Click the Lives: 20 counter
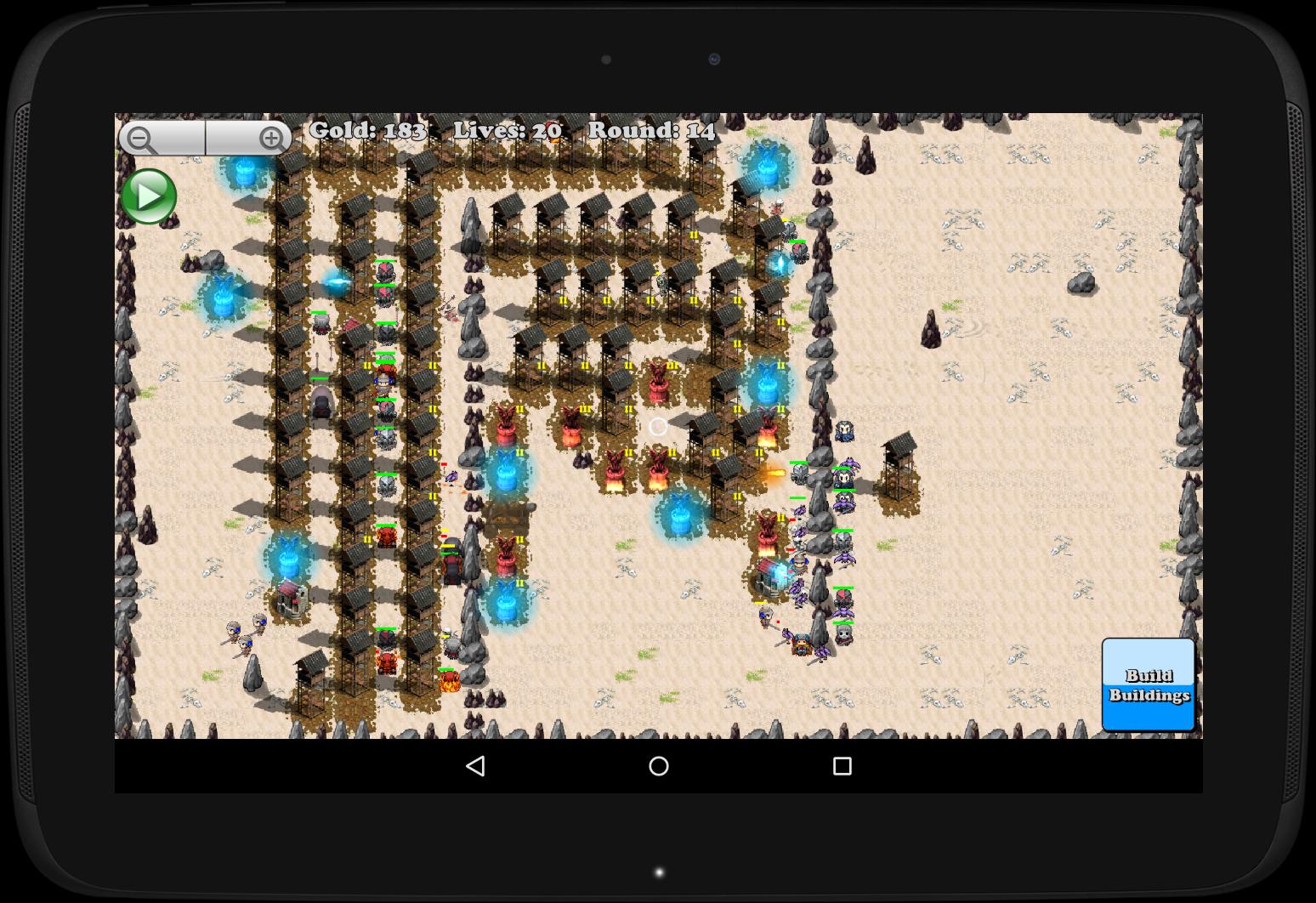Screen dimensions: 1316x903 (x=508, y=130)
